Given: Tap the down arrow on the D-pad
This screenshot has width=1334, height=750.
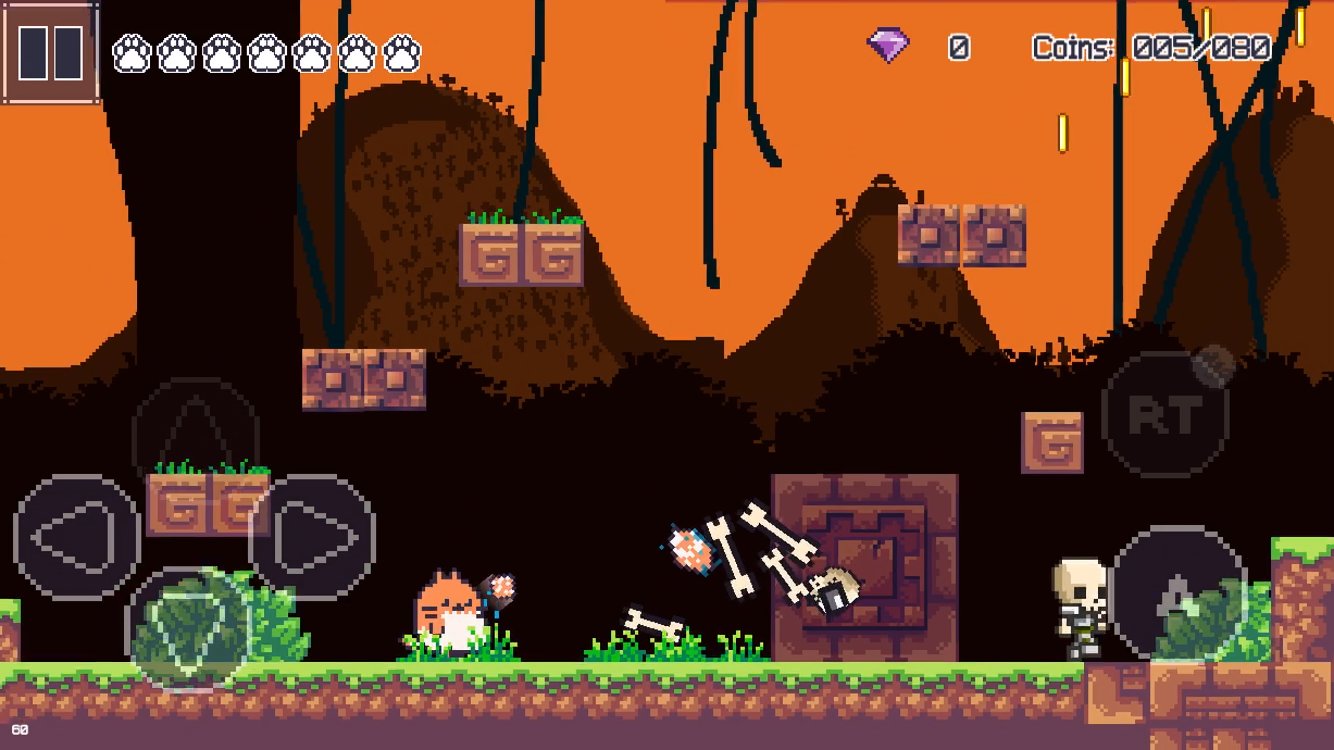Looking at the screenshot, I should coord(190,630).
